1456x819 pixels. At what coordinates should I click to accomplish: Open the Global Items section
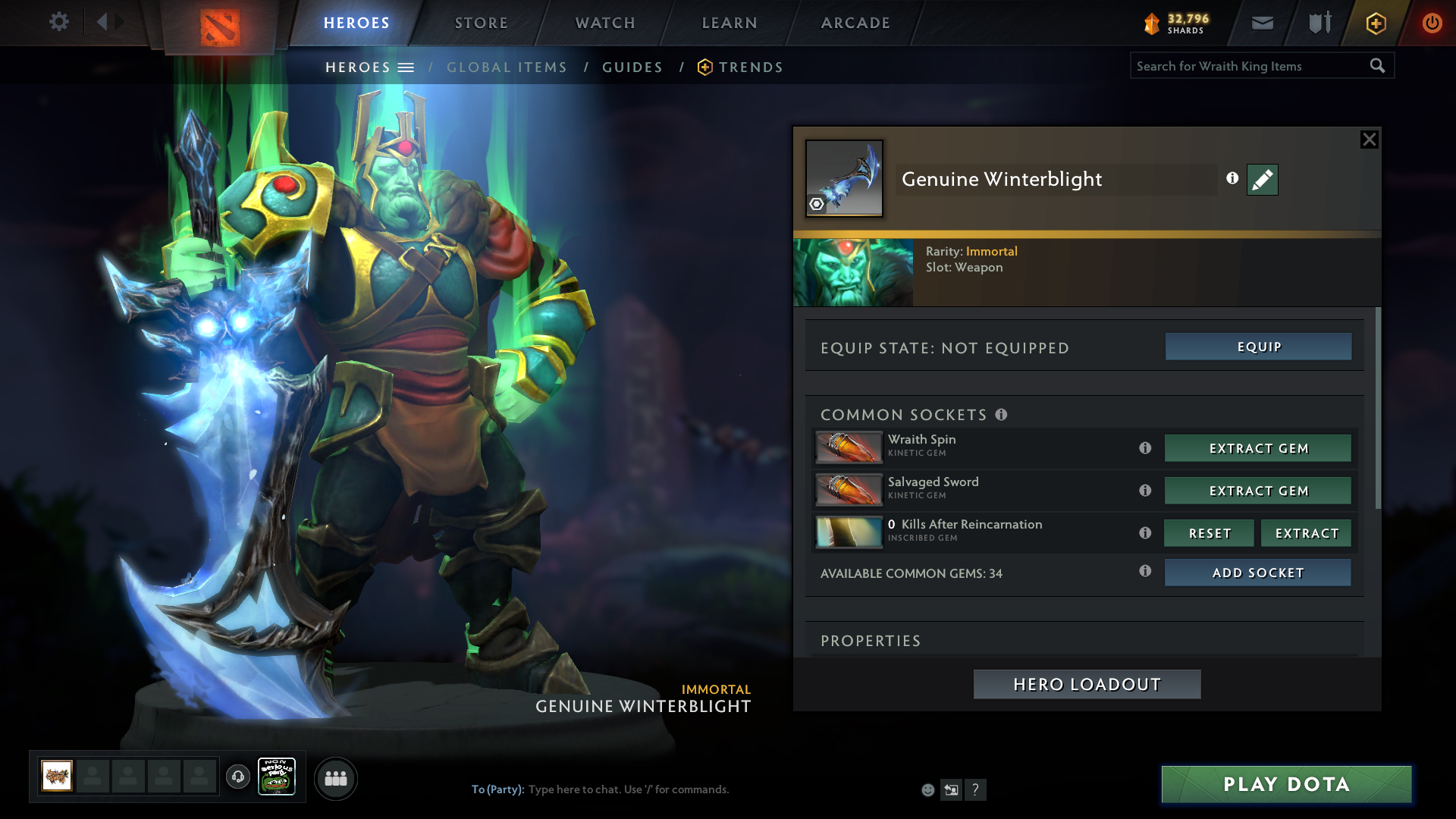(507, 67)
